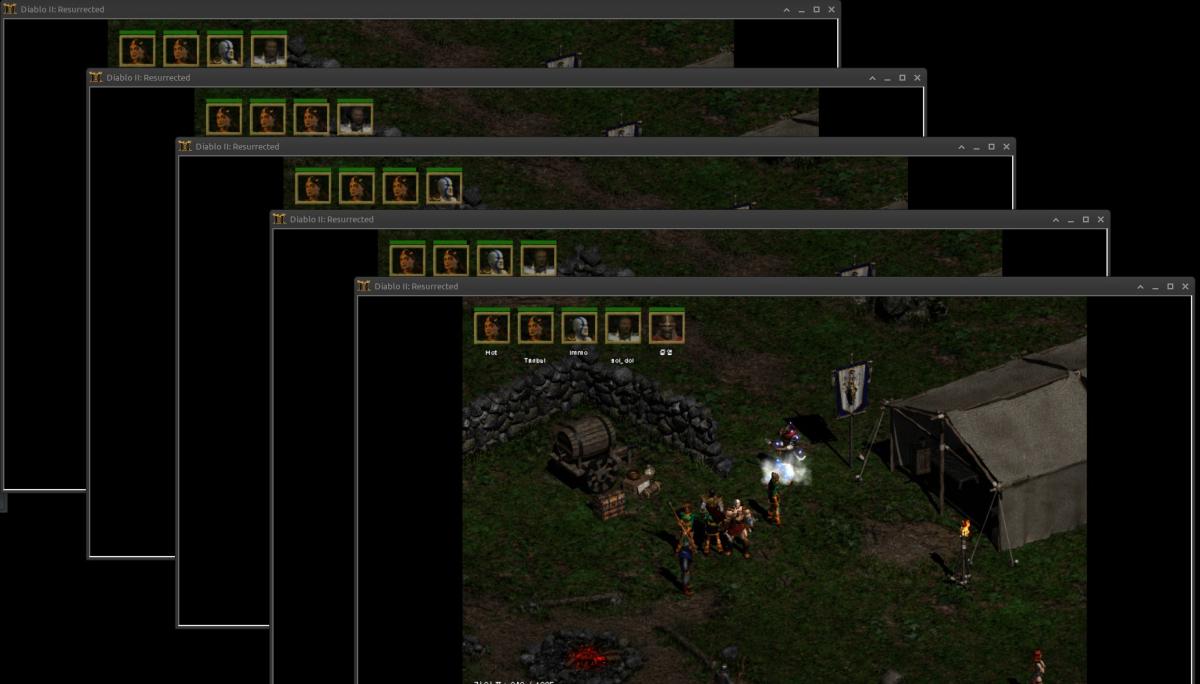Select the Tasbul party member portrait
1200x684 pixels.
(x=535, y=327)
